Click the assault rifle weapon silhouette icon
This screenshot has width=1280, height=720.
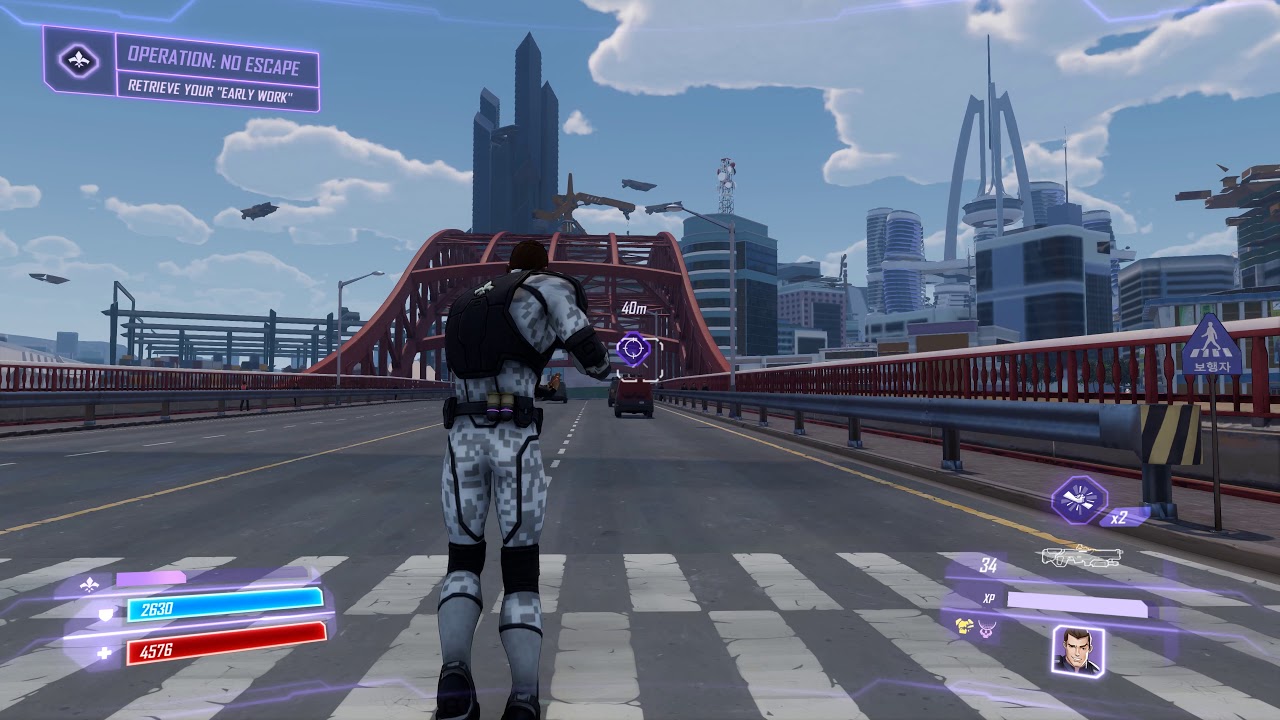[x=1082, y=560]
